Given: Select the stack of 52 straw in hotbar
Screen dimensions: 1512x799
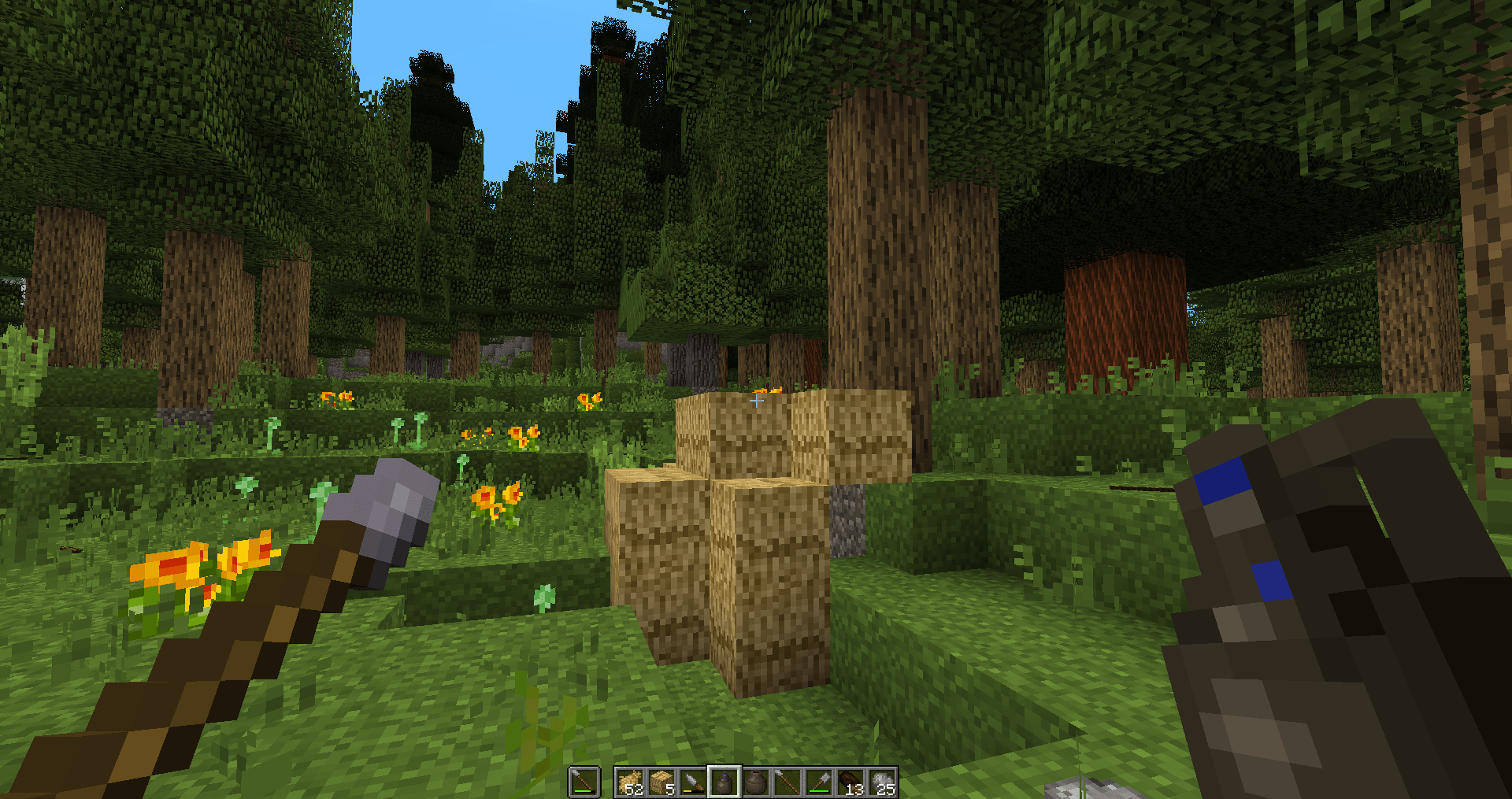Looking at the screenshot, I should [630, 778].
